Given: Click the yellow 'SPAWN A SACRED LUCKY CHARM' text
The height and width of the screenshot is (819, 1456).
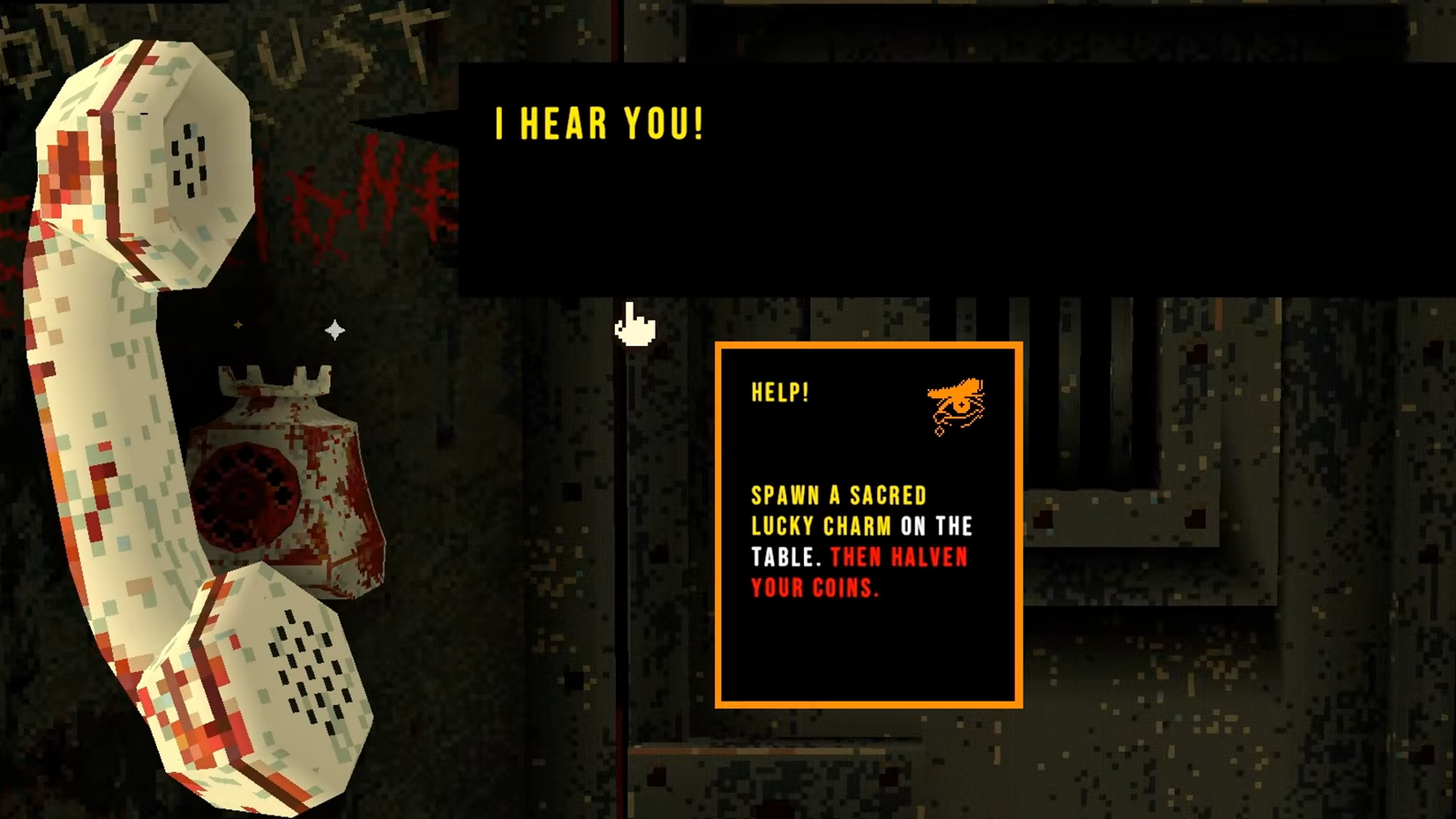Looking at the screenshot, I should coord(838,510).
